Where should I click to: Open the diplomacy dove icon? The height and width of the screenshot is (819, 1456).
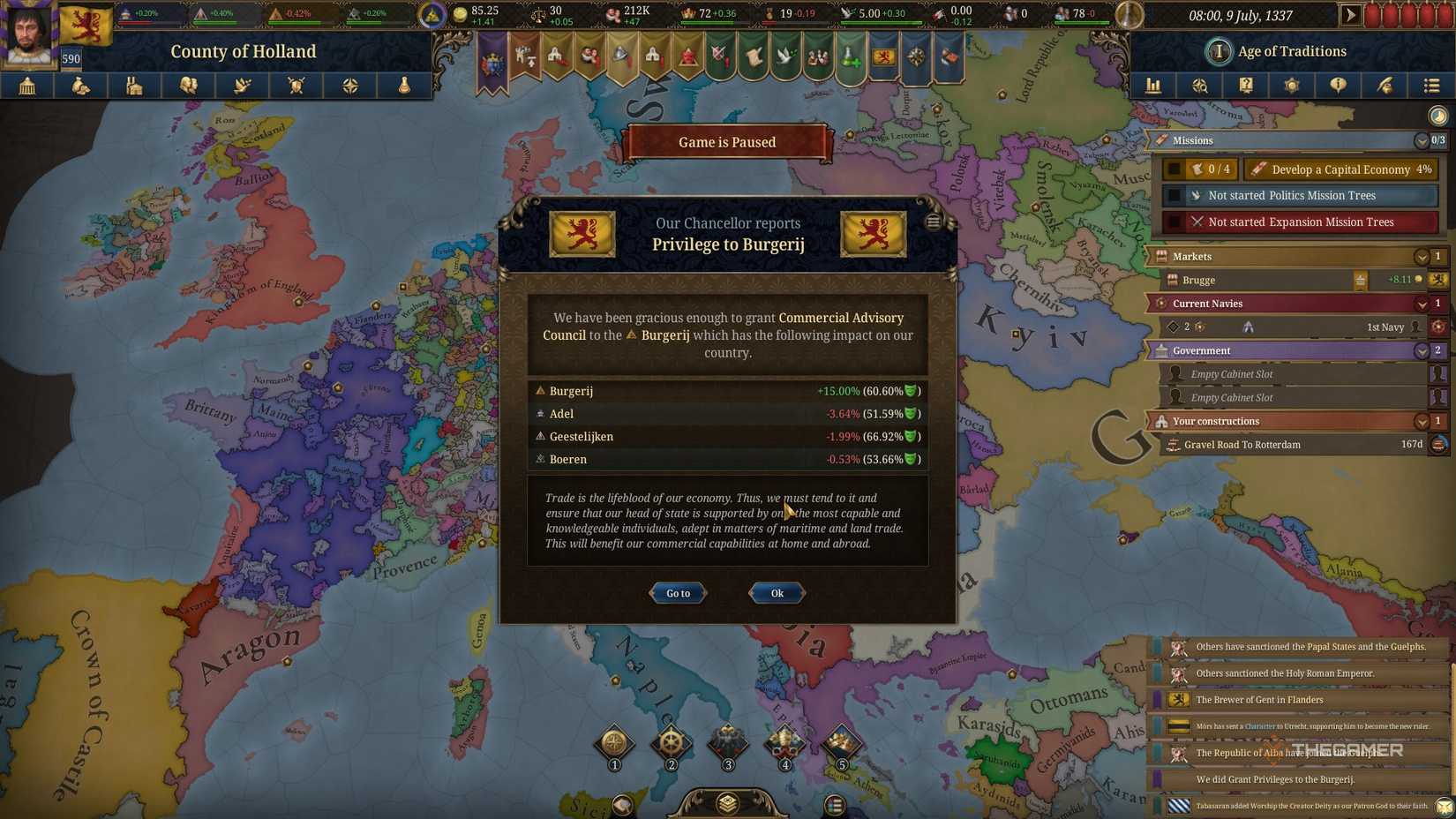click(x=243, y=86)
